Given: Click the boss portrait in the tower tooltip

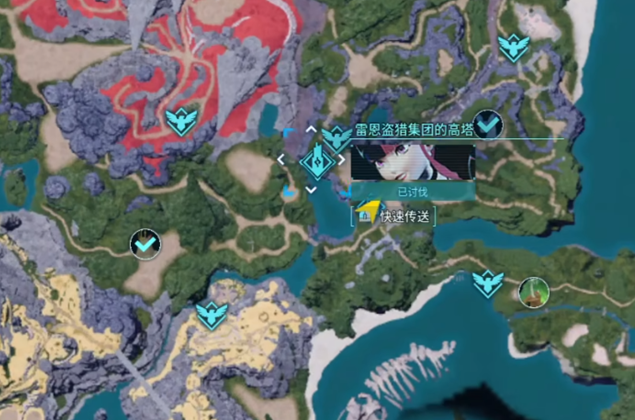Looking at the screenshot, I should 413,161.
